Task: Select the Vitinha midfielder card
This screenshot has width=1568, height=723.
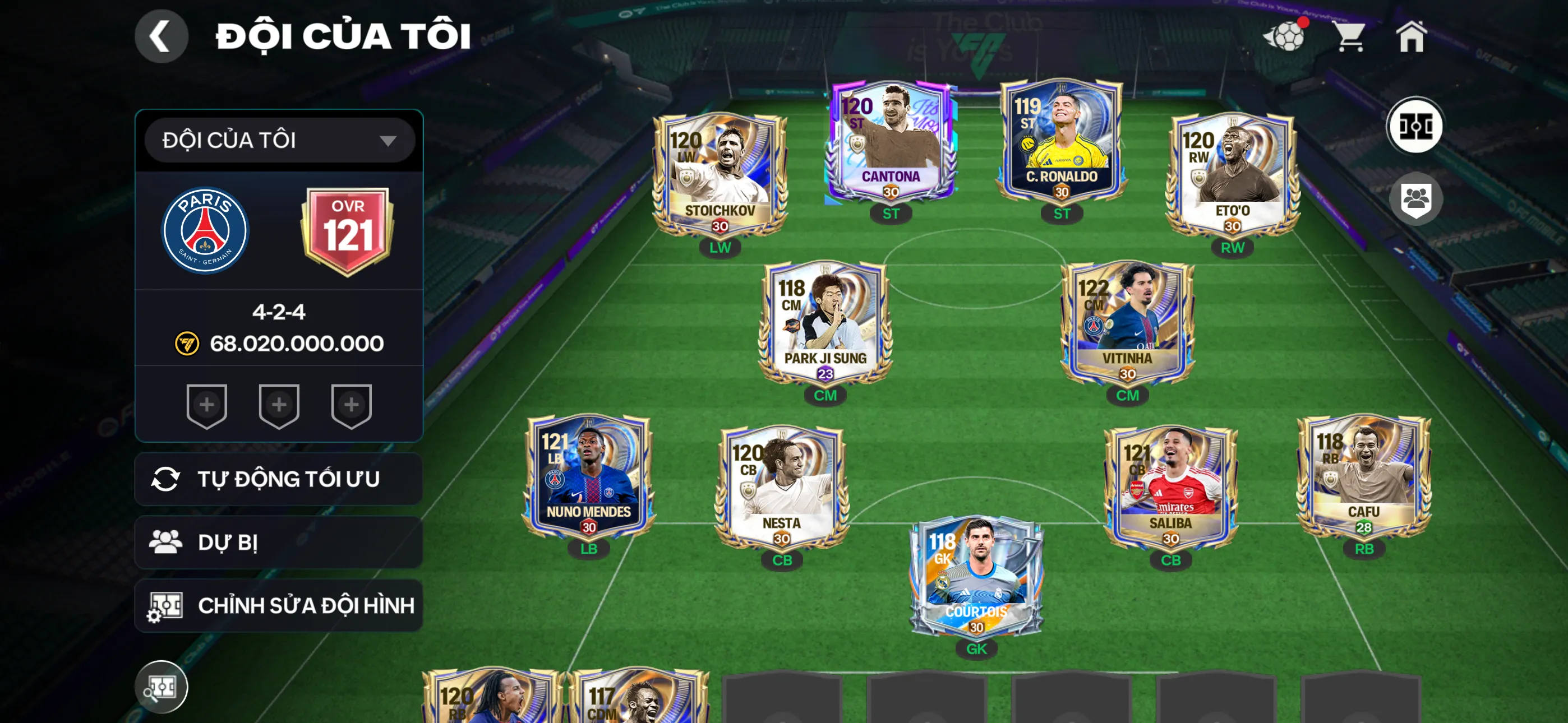Action: click(x=1127, y=324)
